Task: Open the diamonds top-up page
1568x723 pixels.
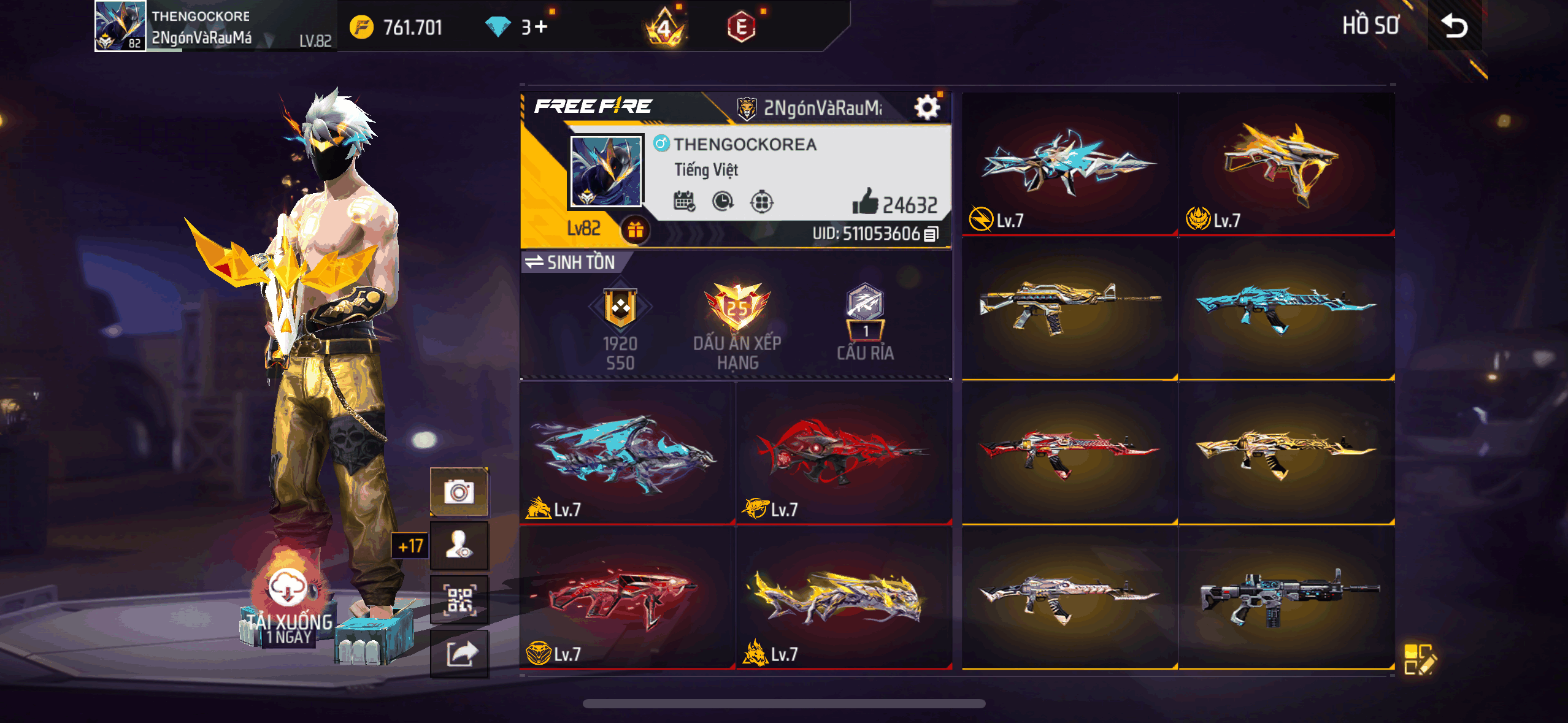Action: click(x=515, y=26)
